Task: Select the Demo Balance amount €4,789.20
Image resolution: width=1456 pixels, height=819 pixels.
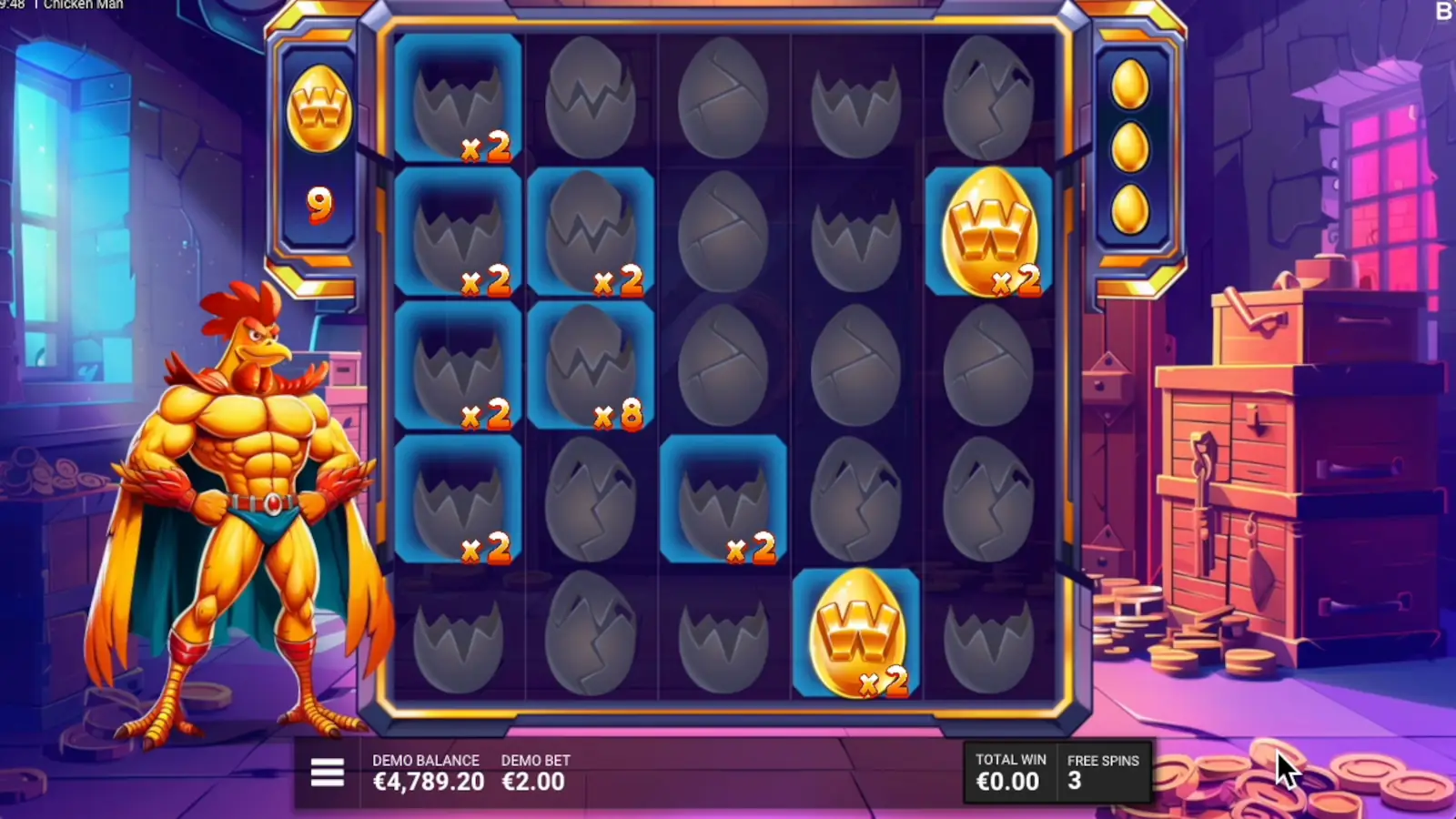Action: coord(428,781)
